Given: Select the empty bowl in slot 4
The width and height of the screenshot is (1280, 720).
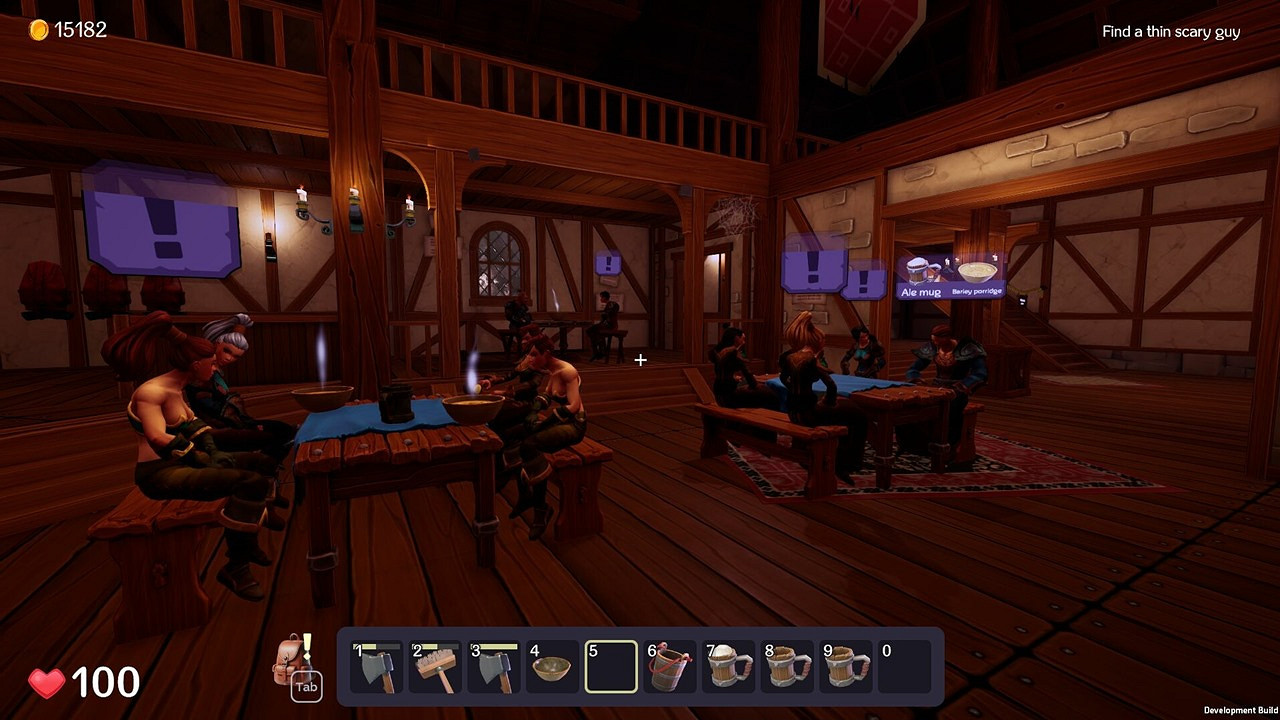Looking at the screenshot, I should coord(552,665).
